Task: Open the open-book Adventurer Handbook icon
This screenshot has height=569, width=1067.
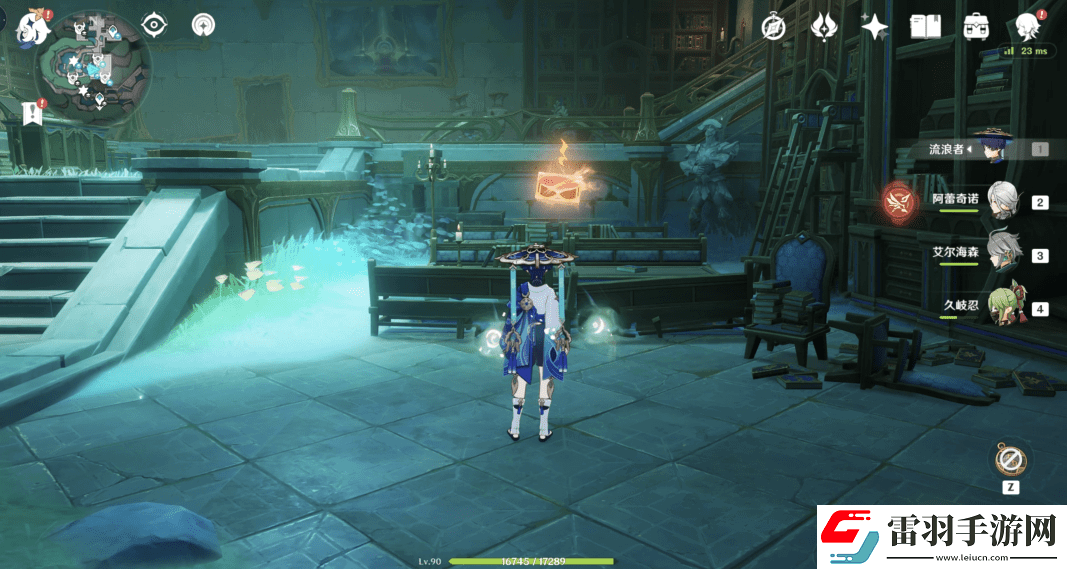Action: (x=925, y=27)
